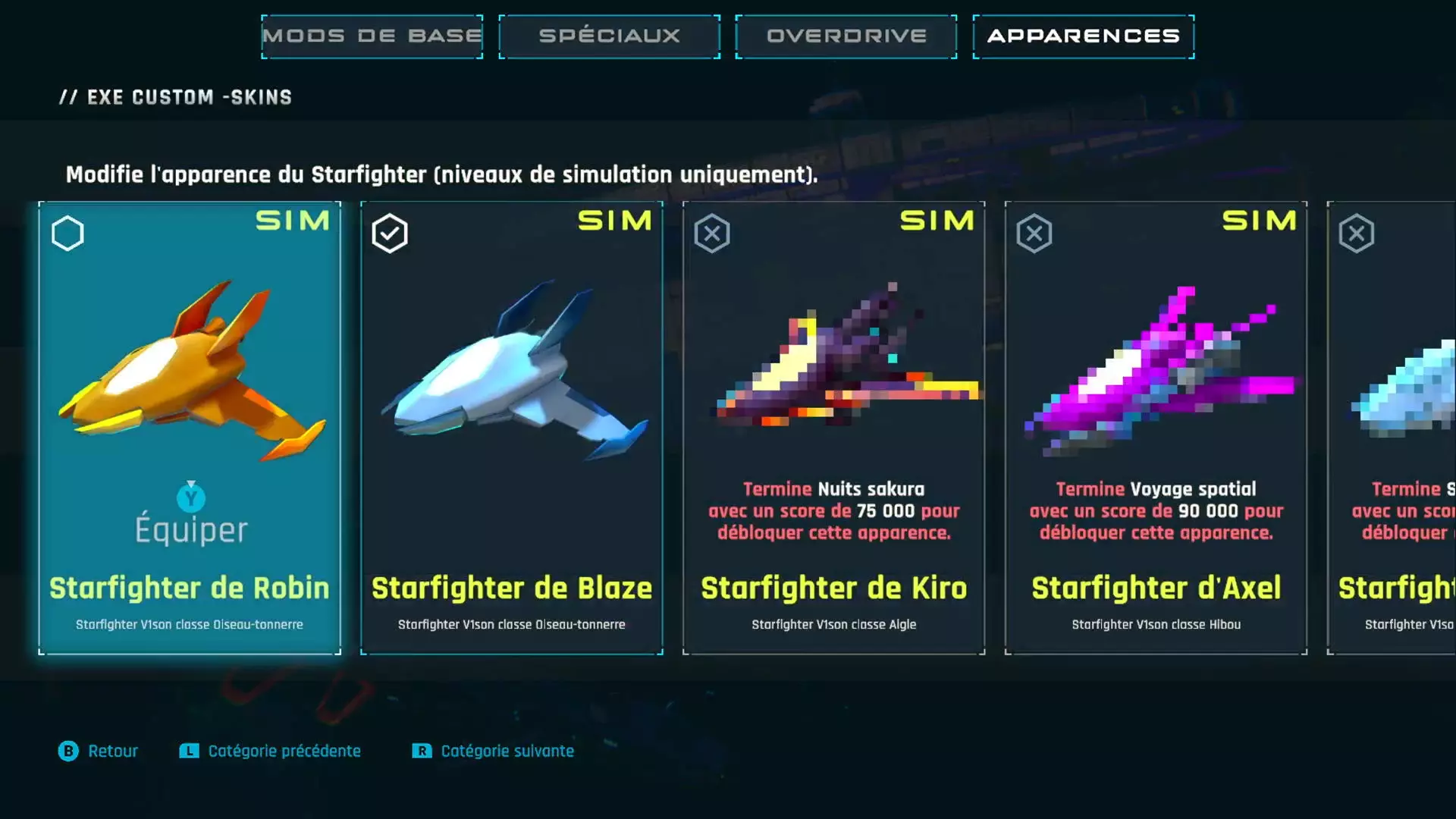Open the Spéciaux tab
1456x819 pixels.
point(609,36)
